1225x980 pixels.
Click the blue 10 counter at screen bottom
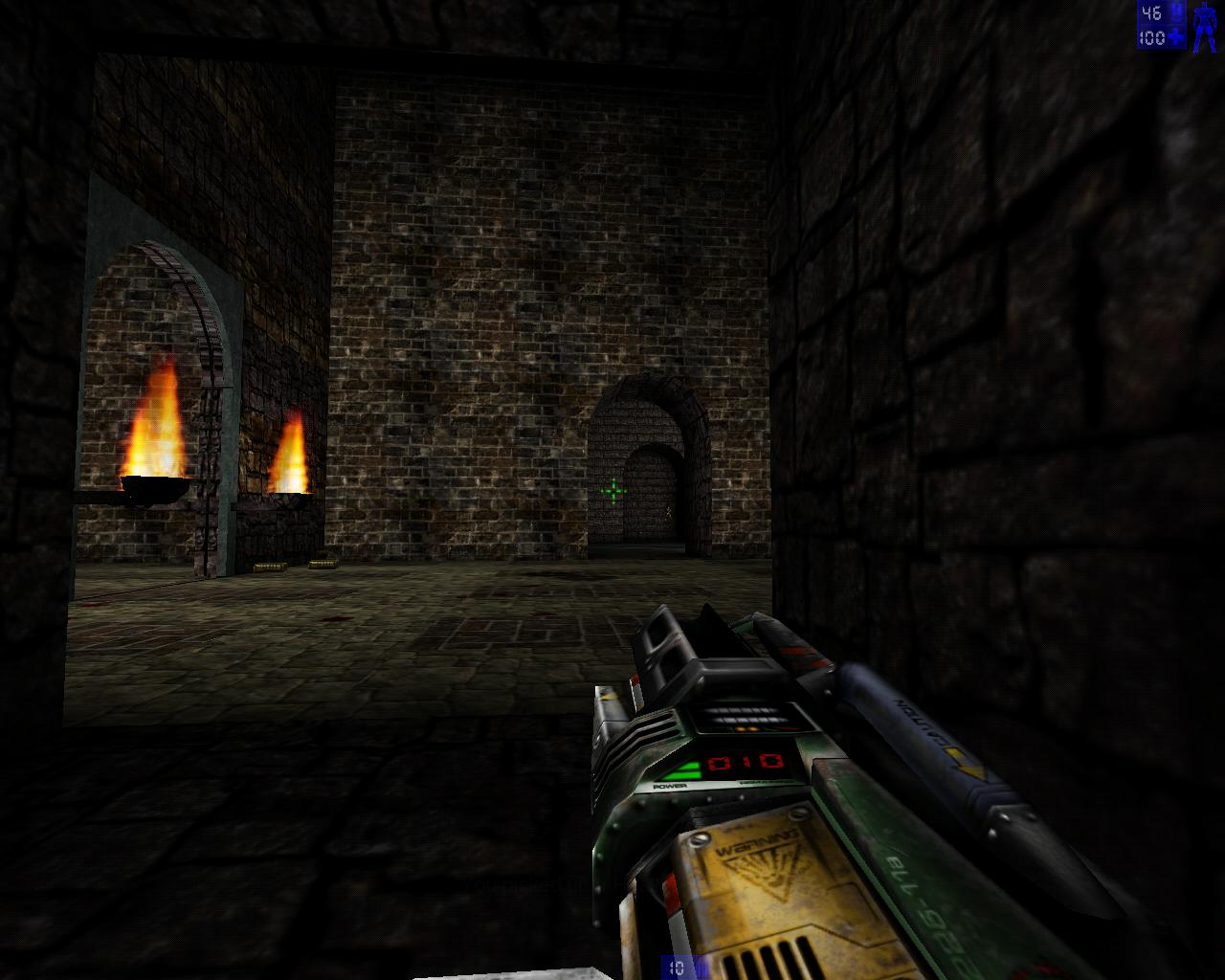pyautogui.click(x=678, y=967)
